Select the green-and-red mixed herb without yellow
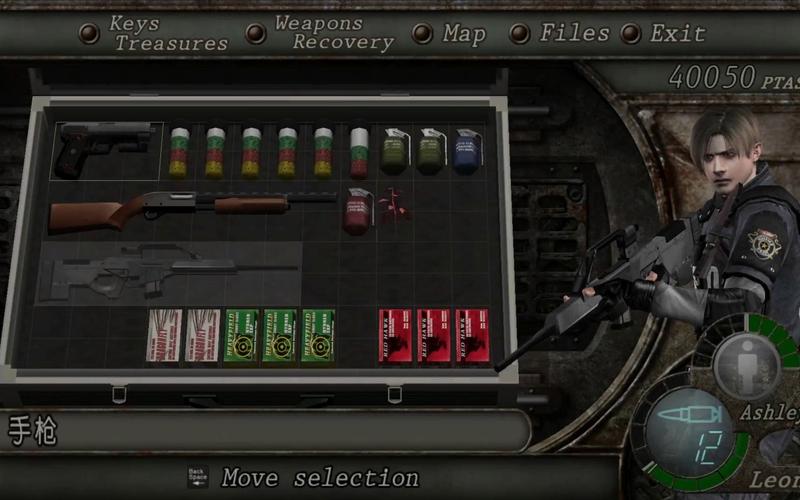The height and width of the screenshot is (500, 800). tap(359, 152)
